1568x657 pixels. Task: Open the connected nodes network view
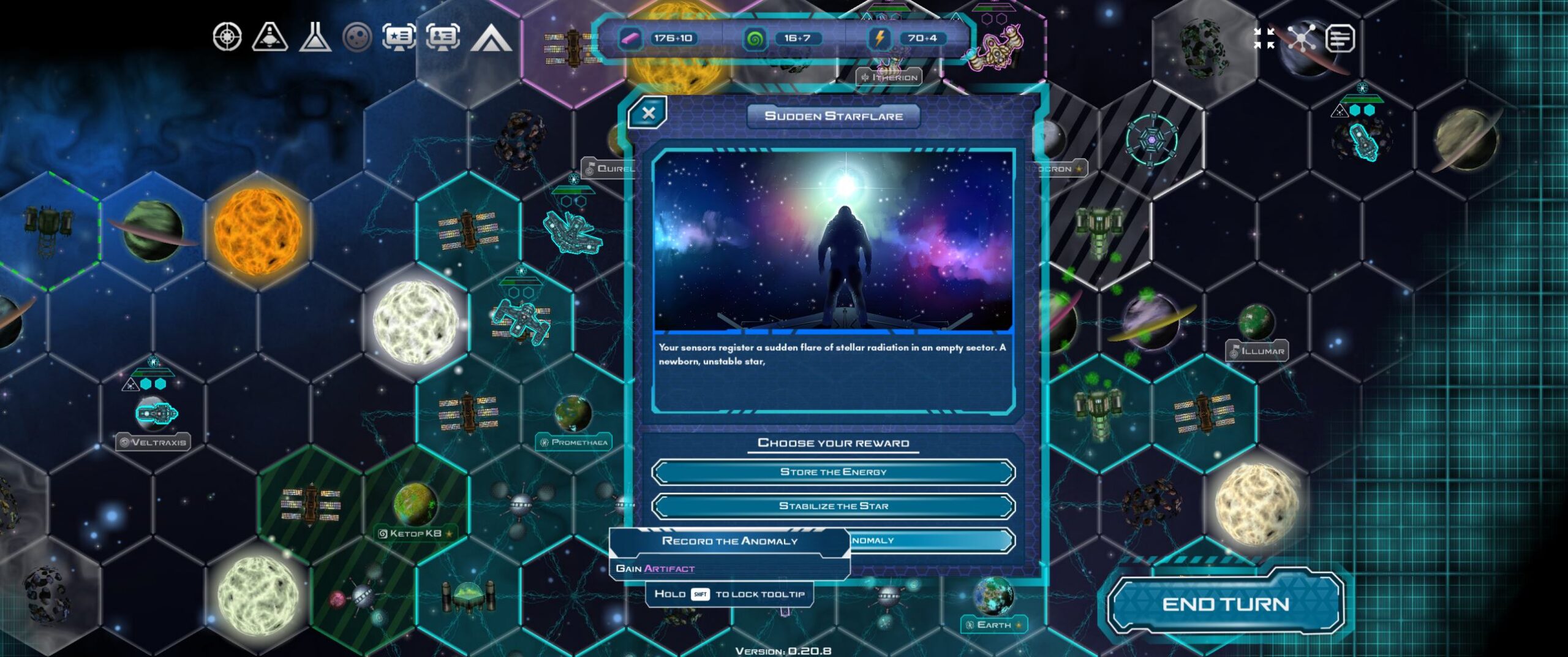point(1302,38)
